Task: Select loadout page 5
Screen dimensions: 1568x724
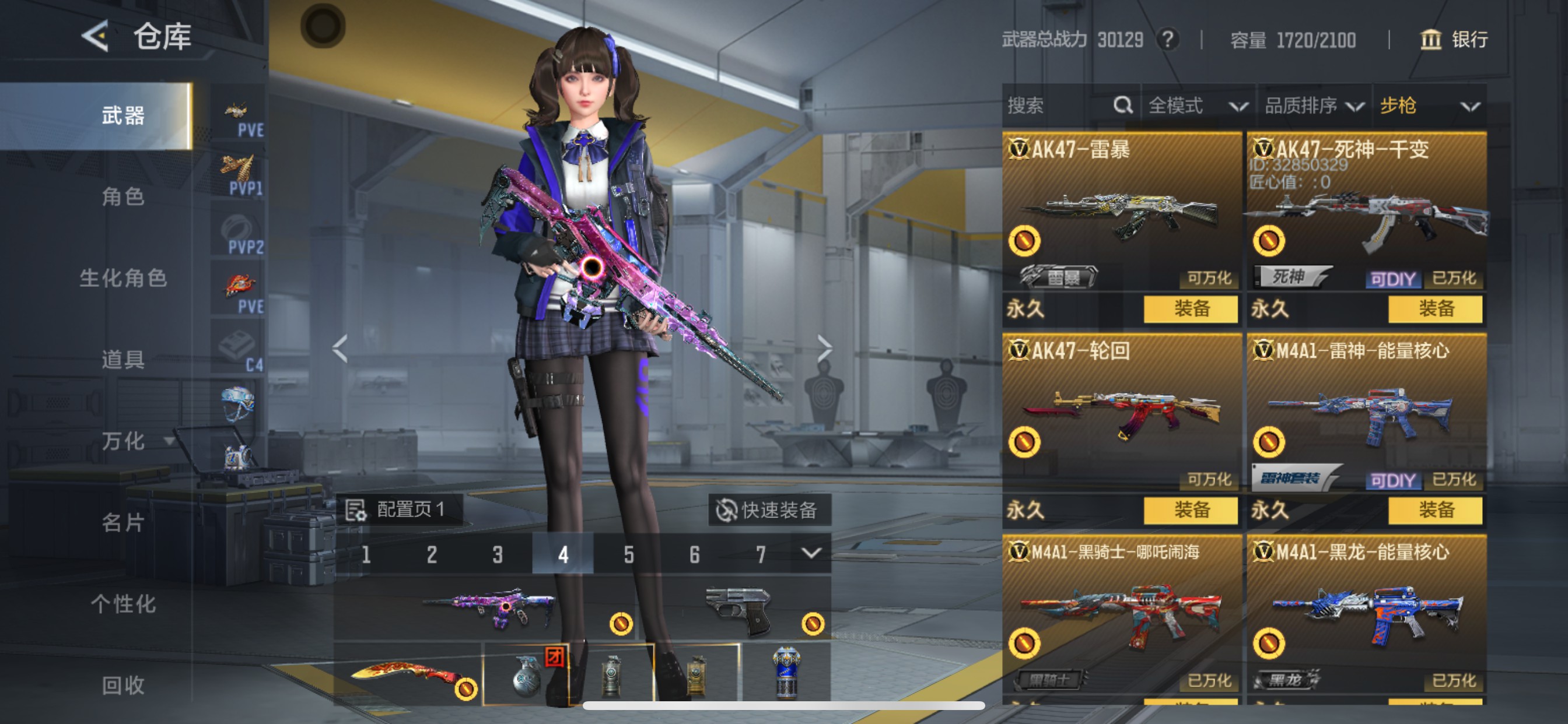Action: tap(628, 554)
